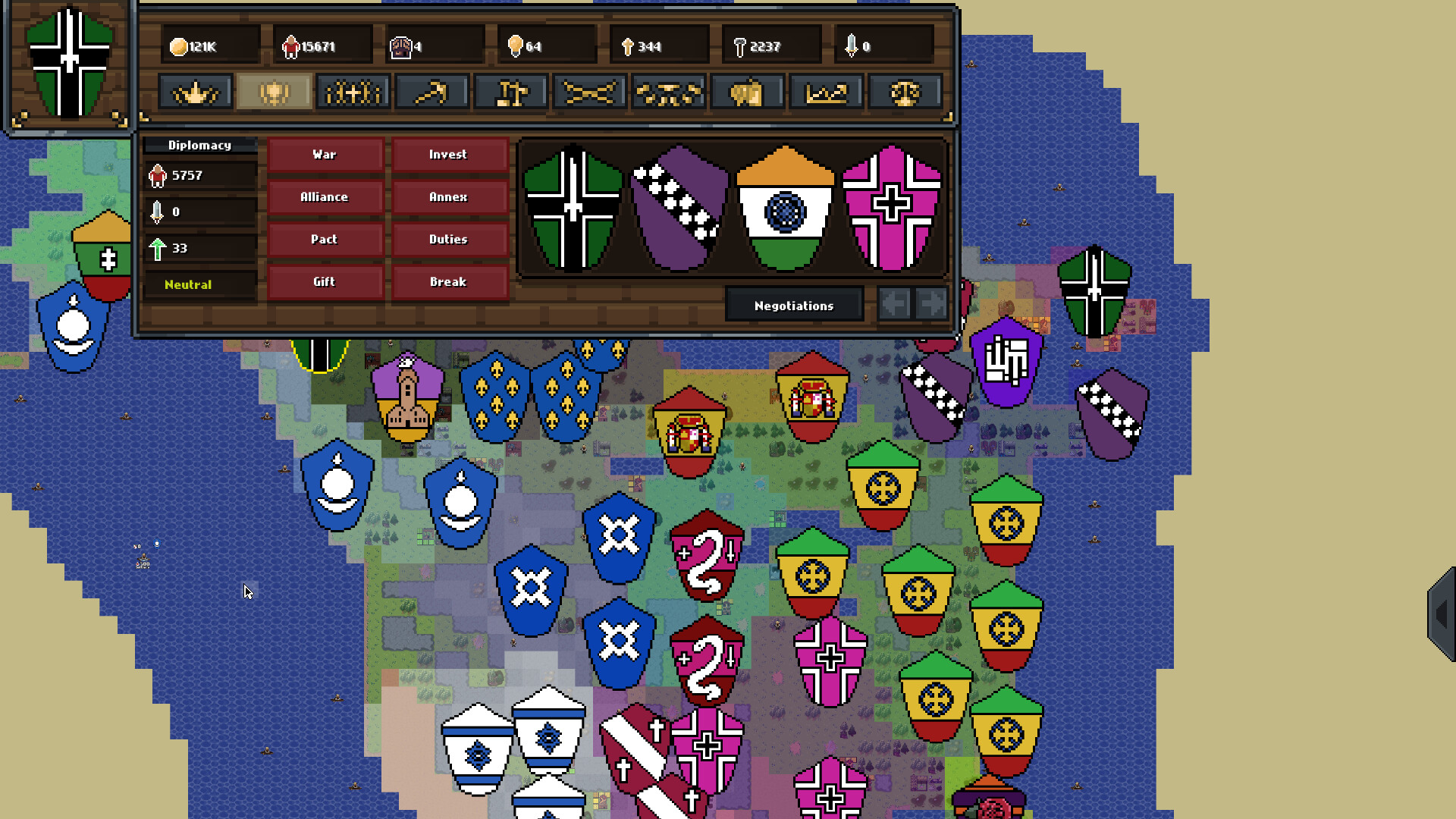
Task: Select the troops recruitment icon
Action: tap(353, 92)
